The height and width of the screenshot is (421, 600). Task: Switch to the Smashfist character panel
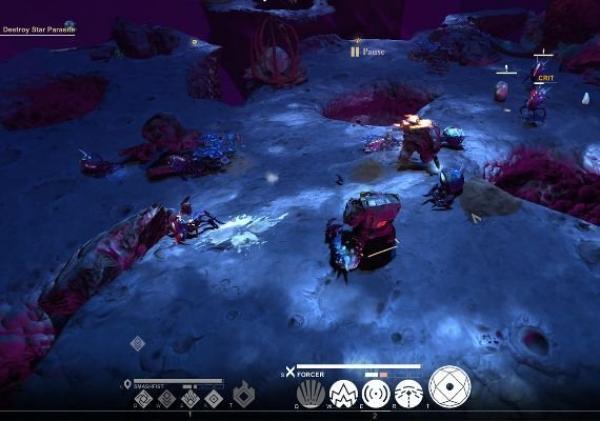[x=152, y=383]
